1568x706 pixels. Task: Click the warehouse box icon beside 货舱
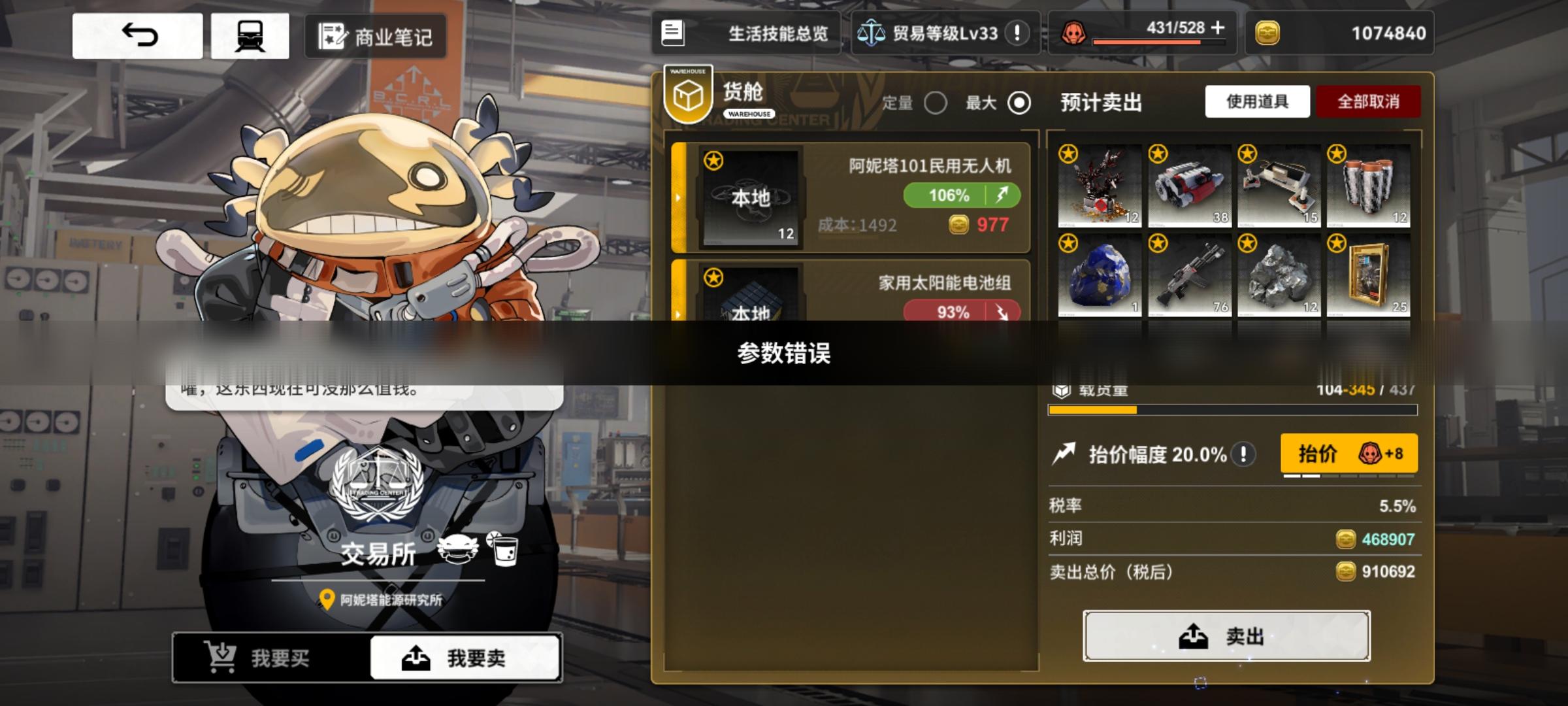[687, 97]
